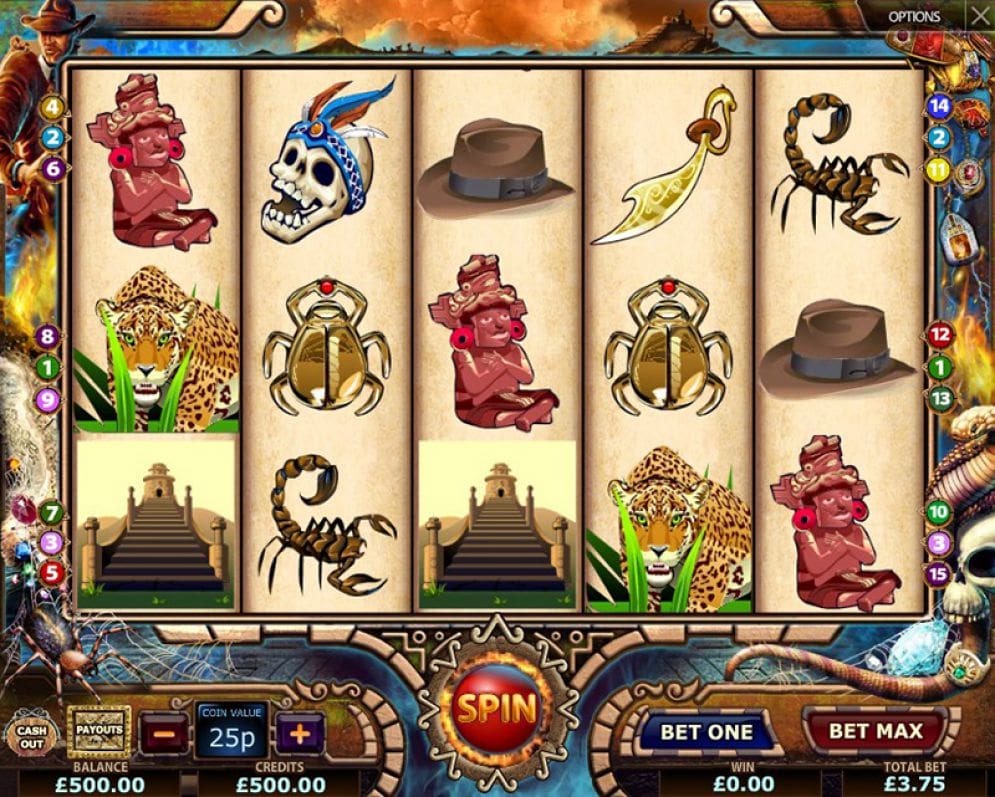Screen dimensions: 995x797
Task: Activate payline 6 marker
Action: [53, 169]
